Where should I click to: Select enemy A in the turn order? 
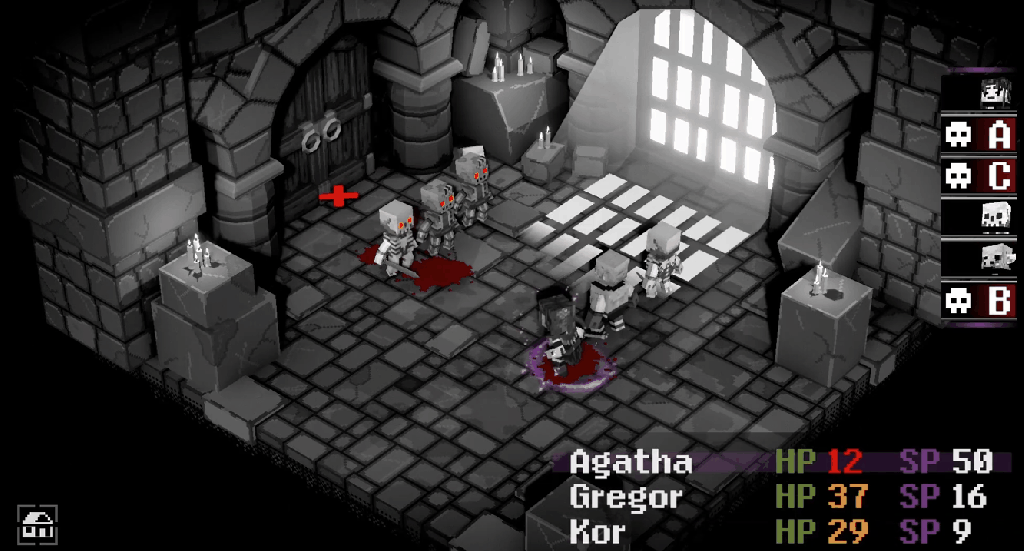(978, 135)
